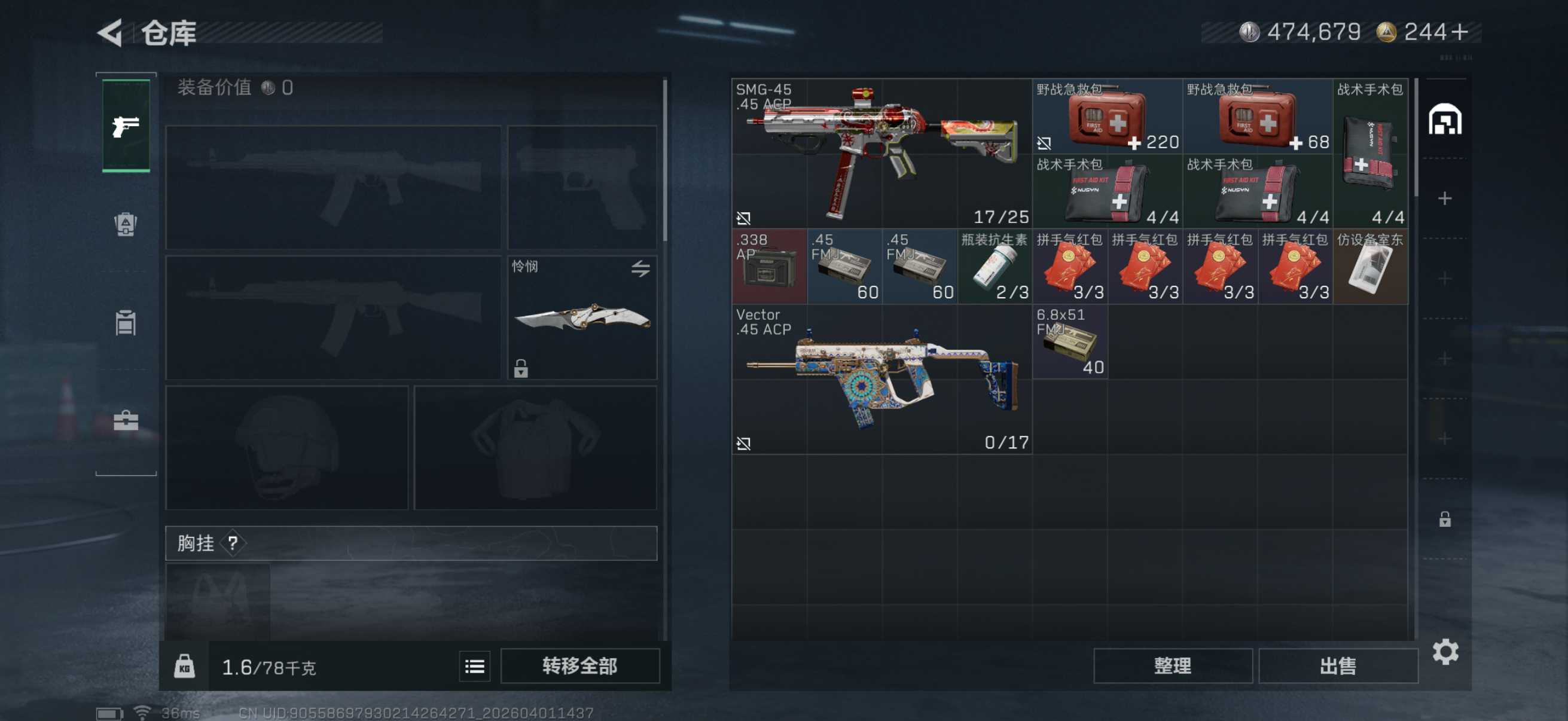The height and width of the screenshot is (721, 1568).
Task: Open stash settings with the gear icon
Action: [x=1445, y=652]
